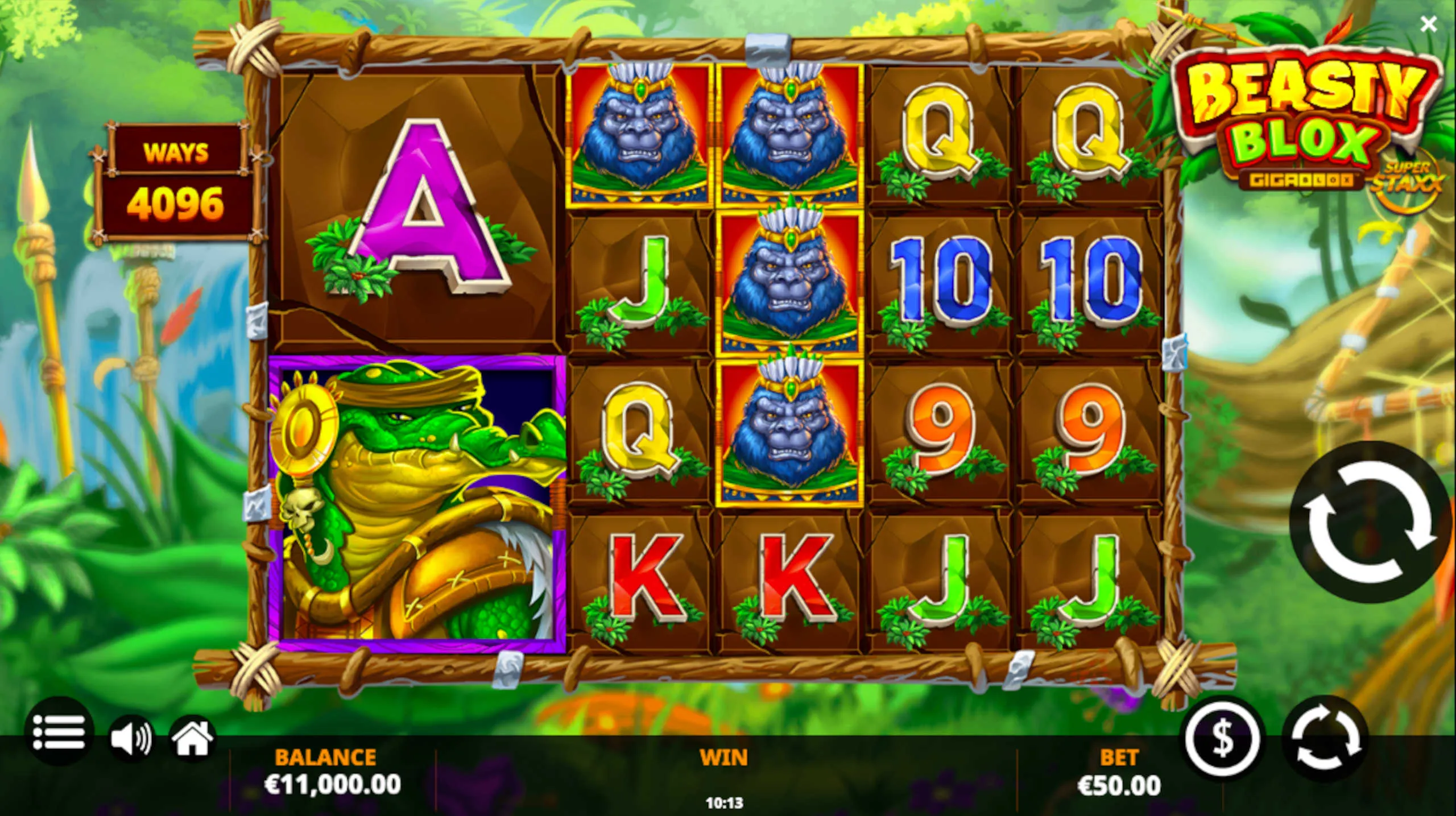Open the hamburger game menu
This screenshot has width=1456, height=816.
59,732
